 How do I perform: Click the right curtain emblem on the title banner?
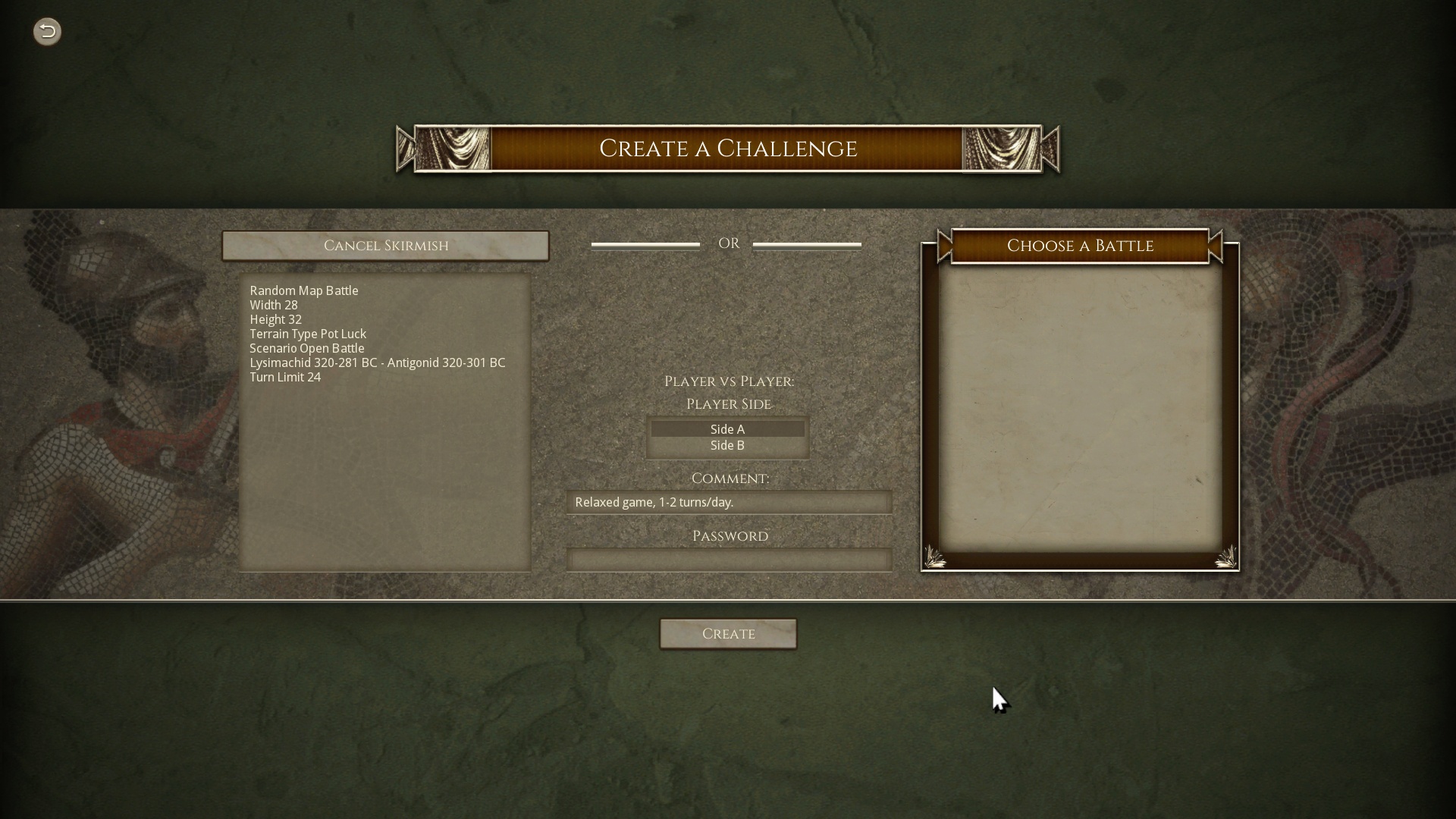click(x=999, y=149)
